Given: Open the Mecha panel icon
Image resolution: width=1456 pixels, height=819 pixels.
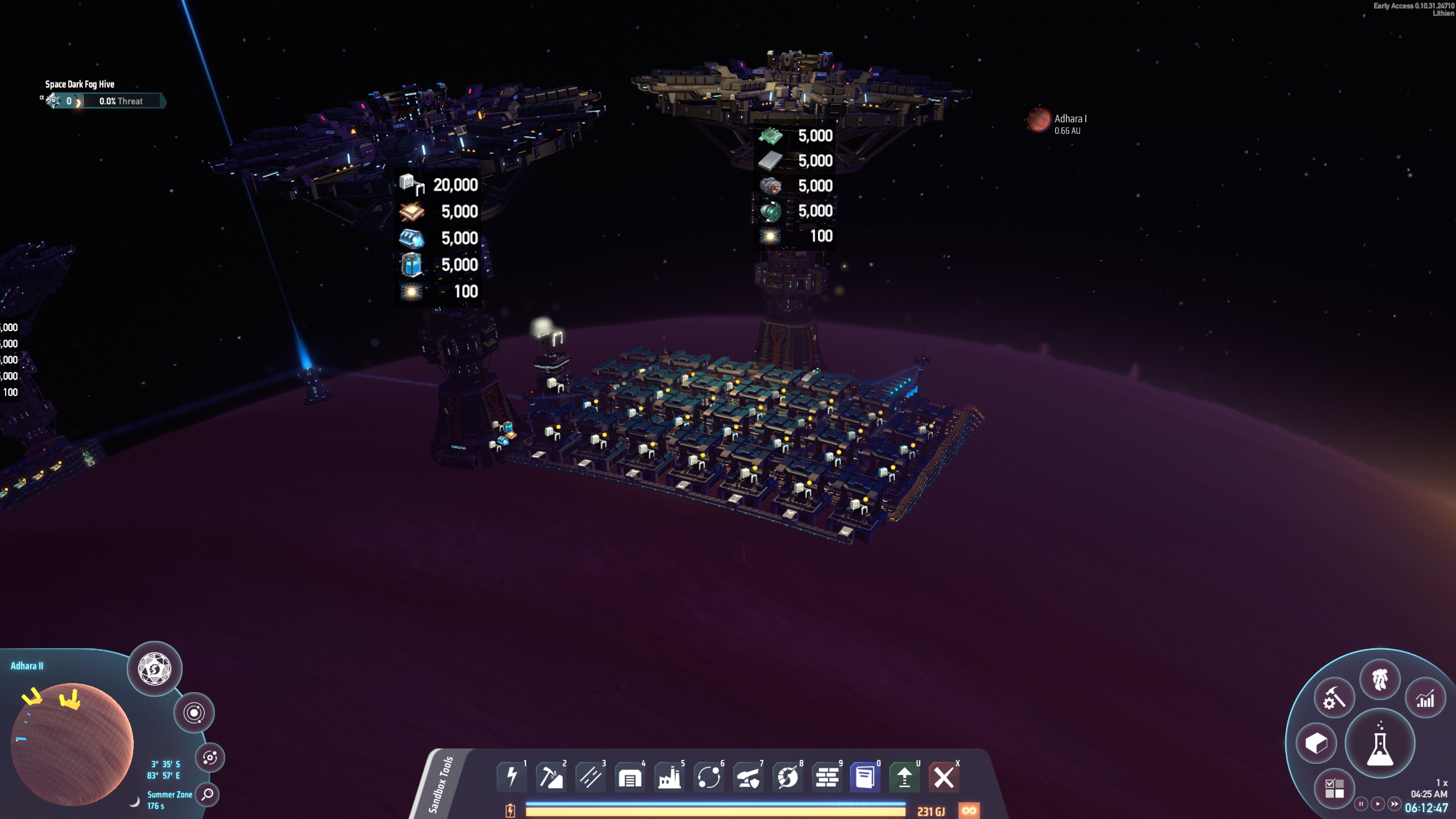Looking at the screenshot, I should [1379, 678].
